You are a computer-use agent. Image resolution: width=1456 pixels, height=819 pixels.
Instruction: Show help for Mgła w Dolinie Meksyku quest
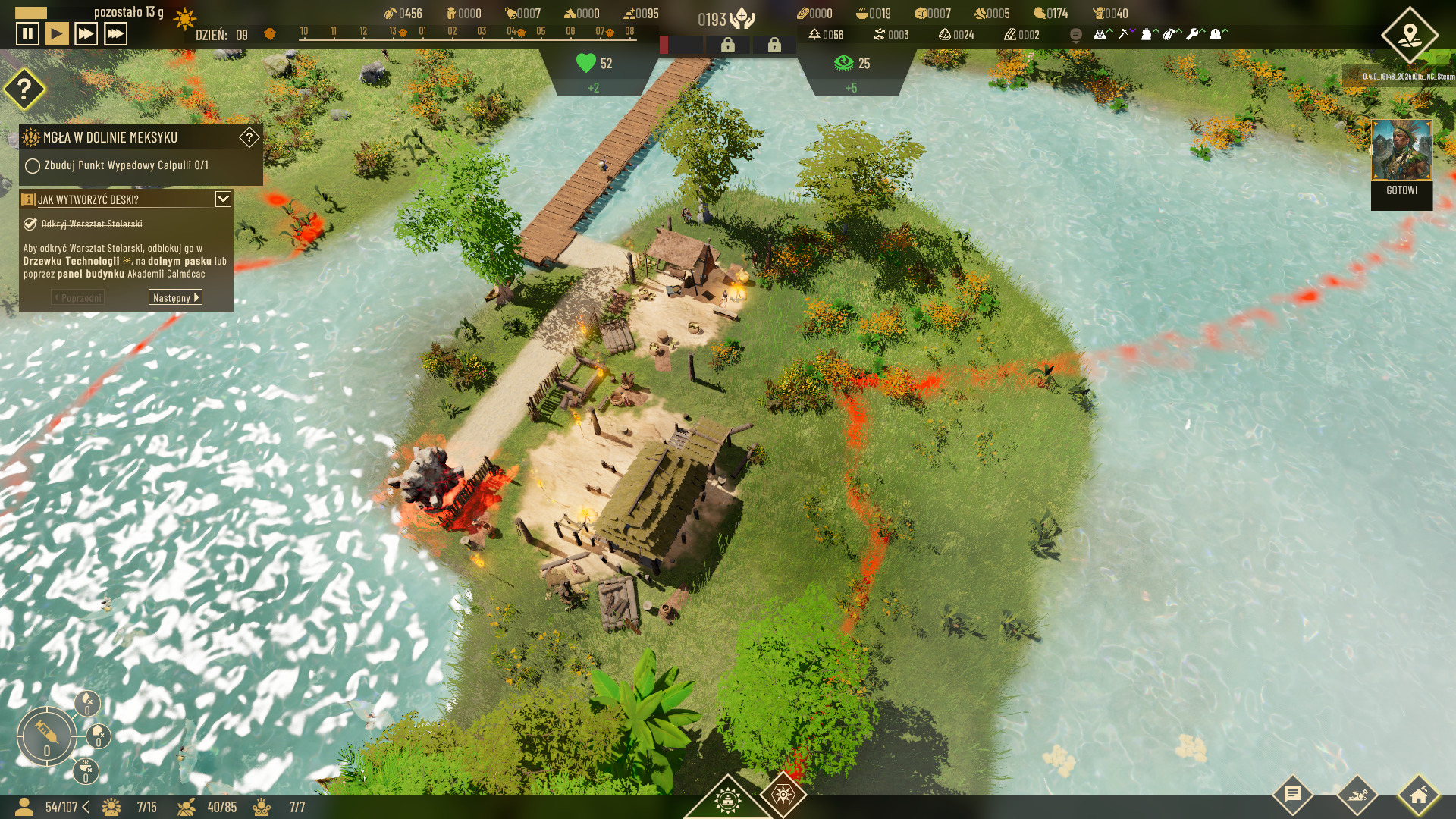[x=249, y=137]
